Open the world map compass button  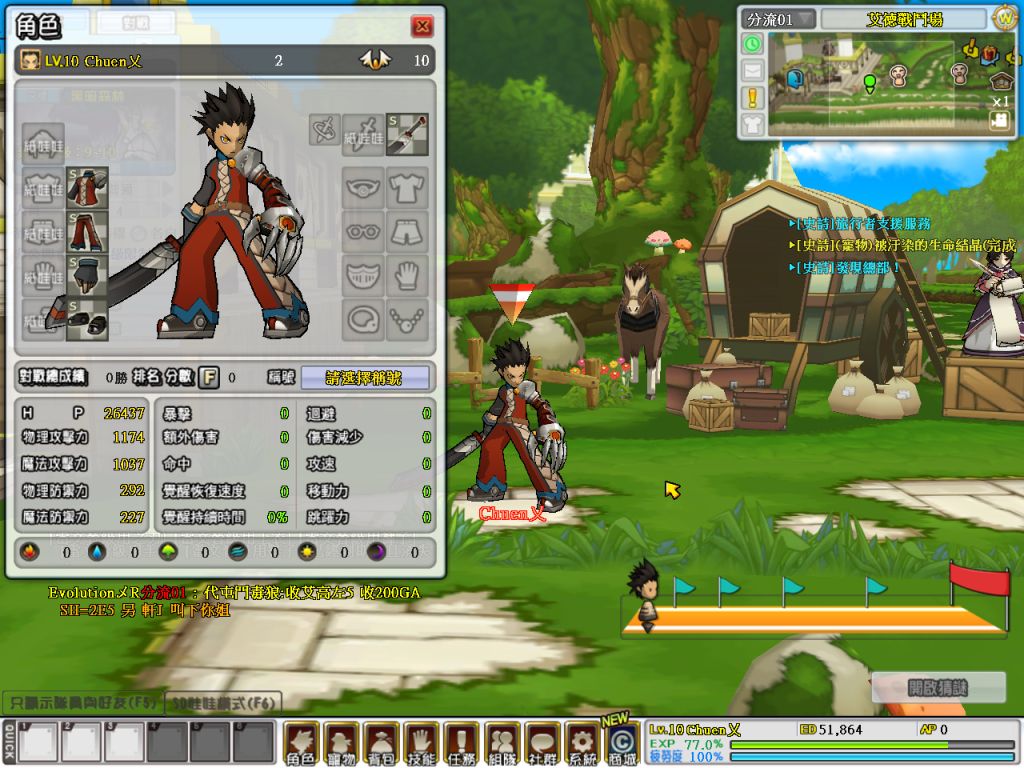(x=1004, y=18)
